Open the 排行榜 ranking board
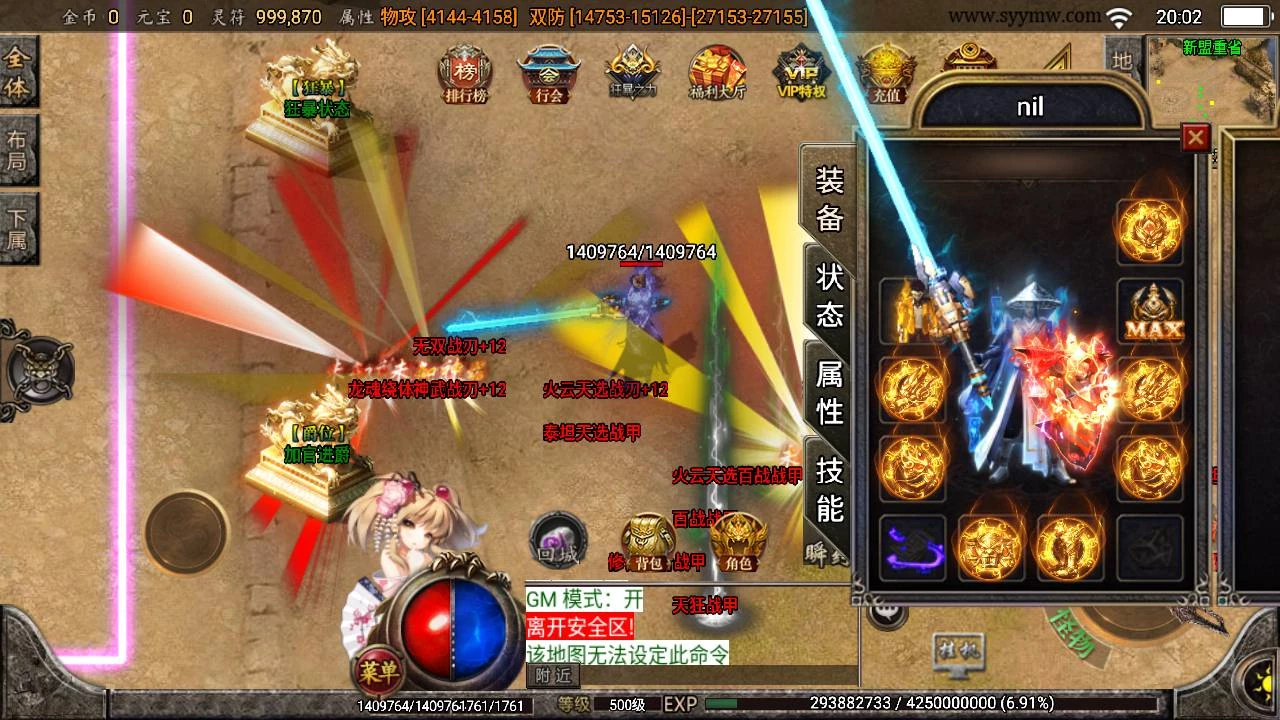 coord(465,73)
